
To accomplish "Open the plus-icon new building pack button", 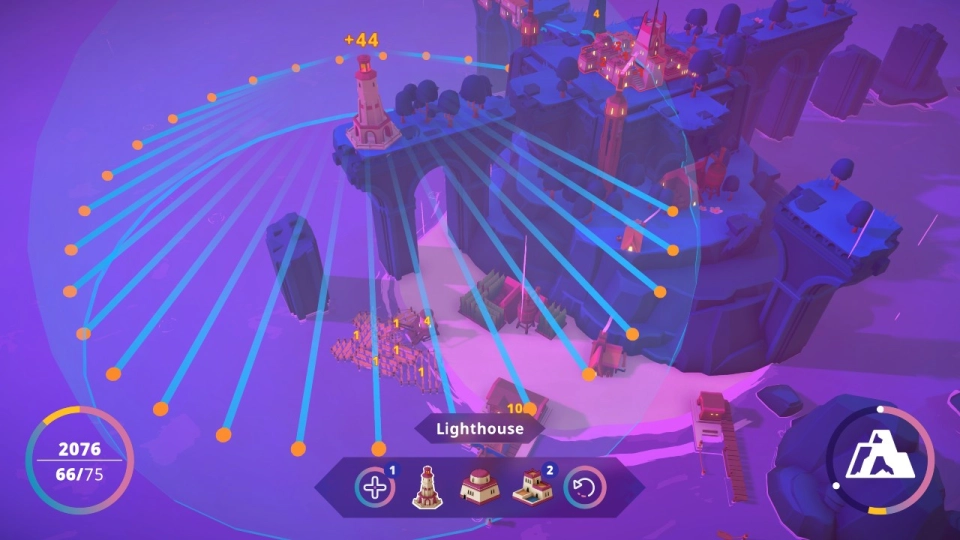I will 374,489.
